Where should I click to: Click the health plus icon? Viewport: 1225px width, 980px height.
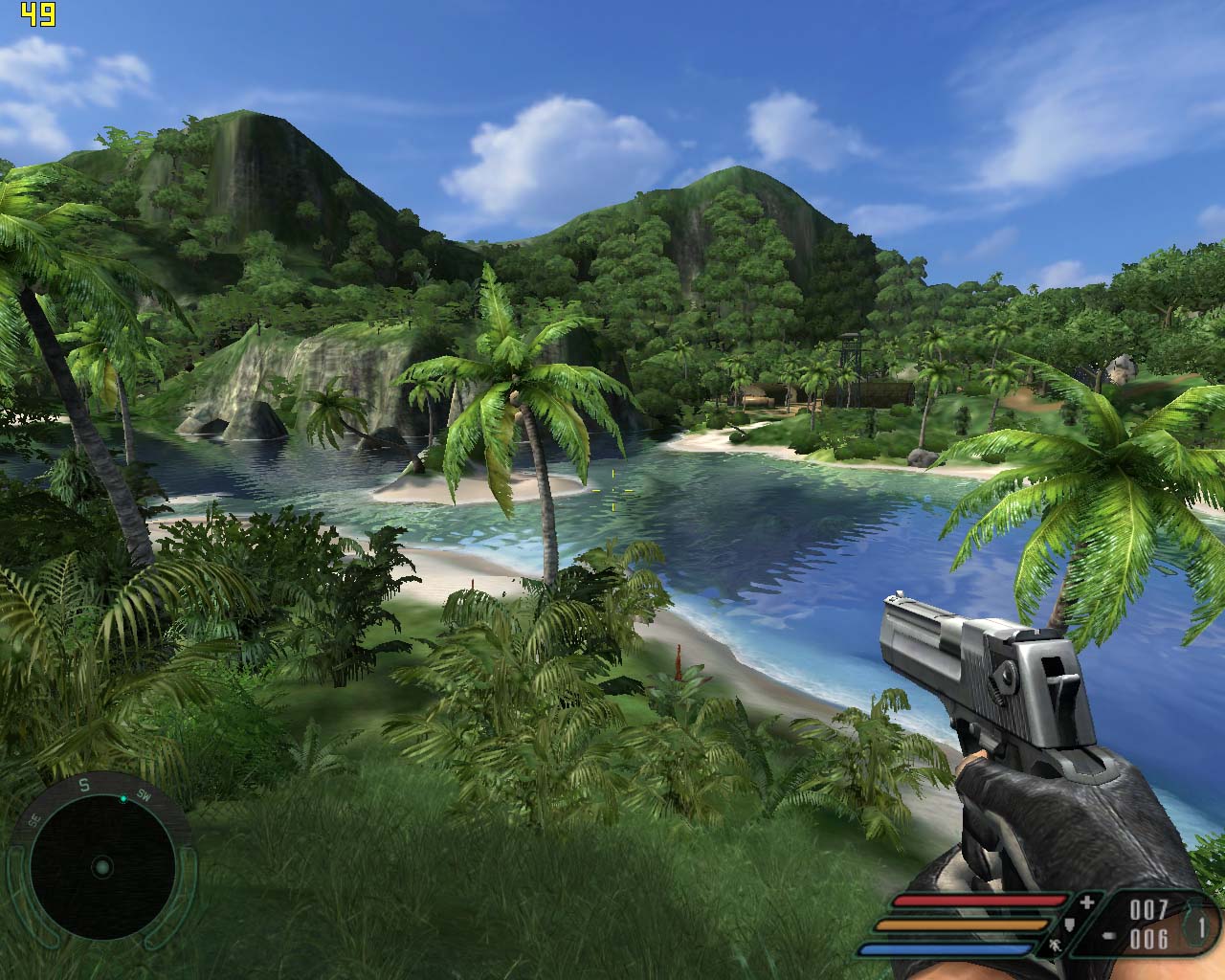[1086, 902]
